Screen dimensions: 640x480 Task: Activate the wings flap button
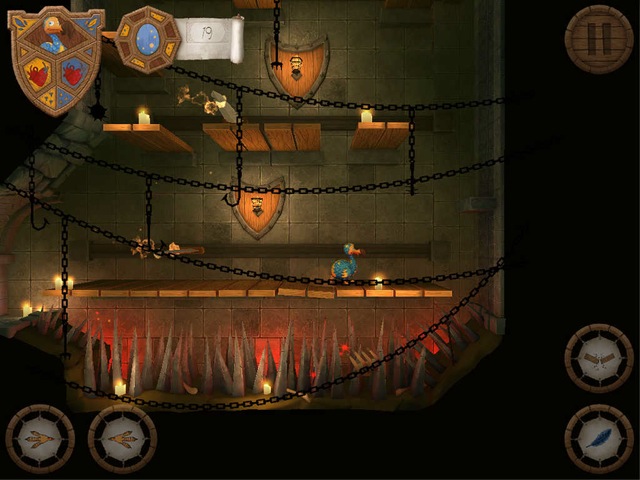pos(598,357)
